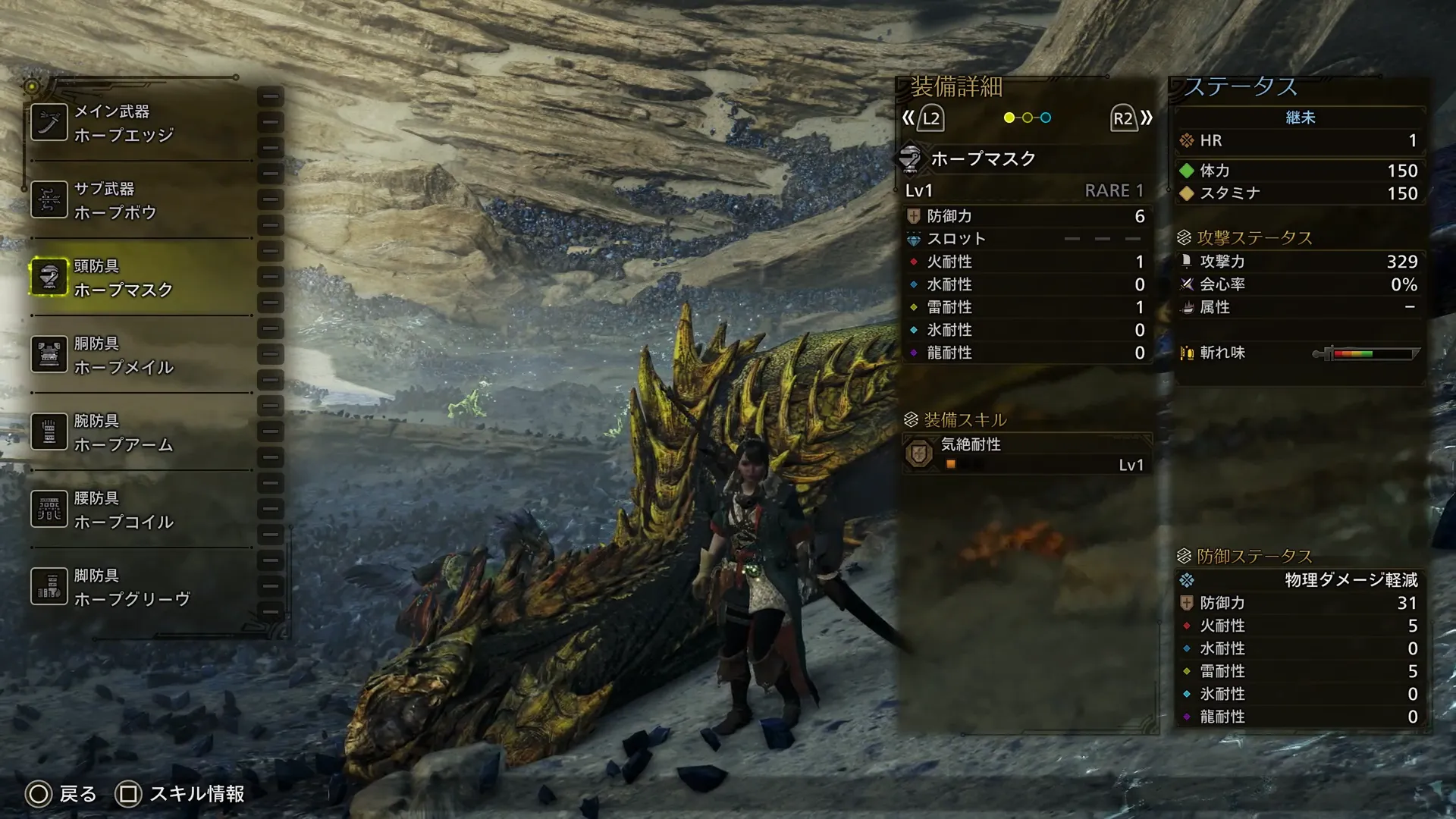Go to the previous equipment detail page arrow
The width and height of the screenshot is (1456, 819).
click(x=922, y=118)
